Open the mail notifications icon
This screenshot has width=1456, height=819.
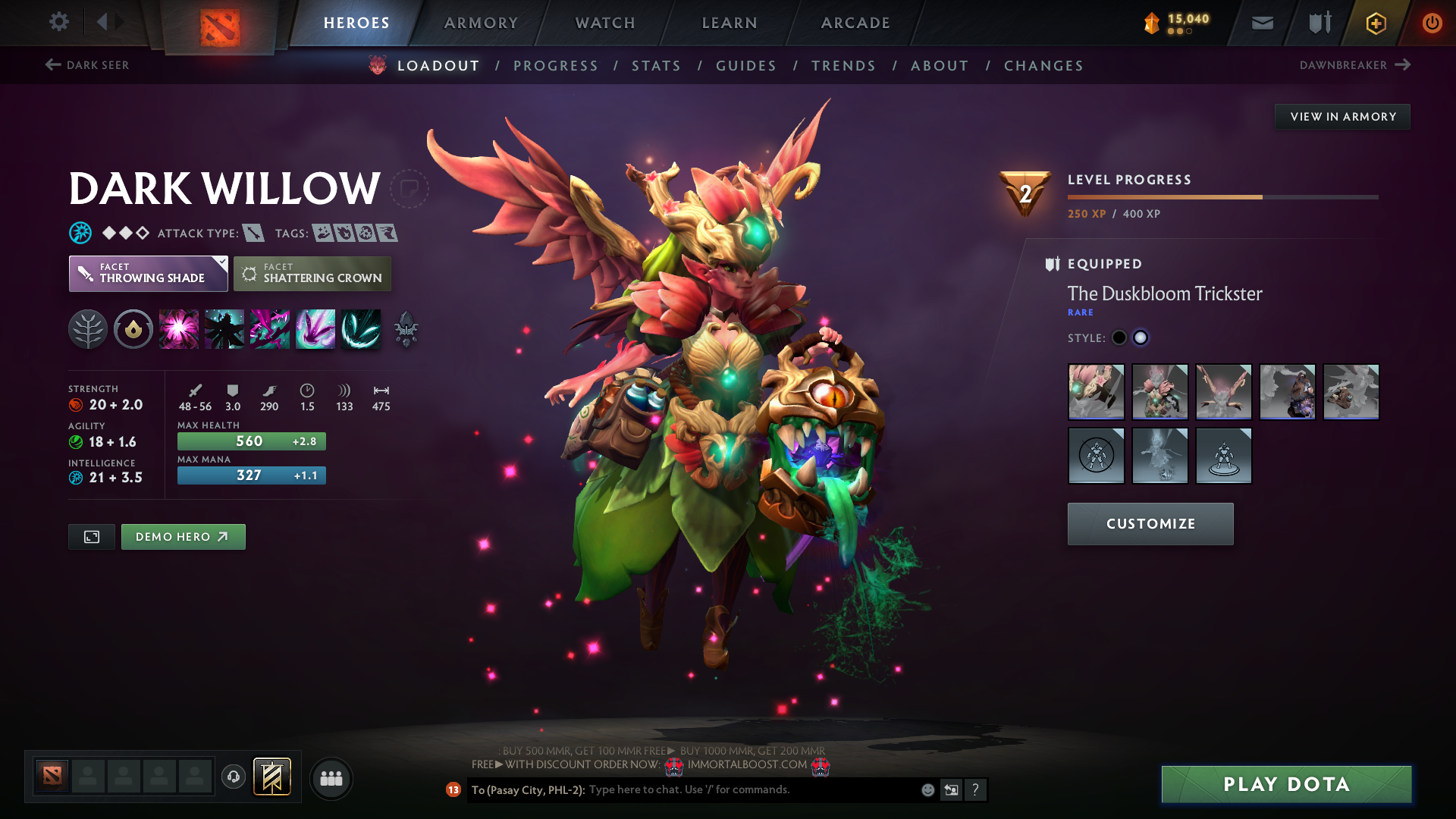pyautogui.click(x=1262, y=23)
